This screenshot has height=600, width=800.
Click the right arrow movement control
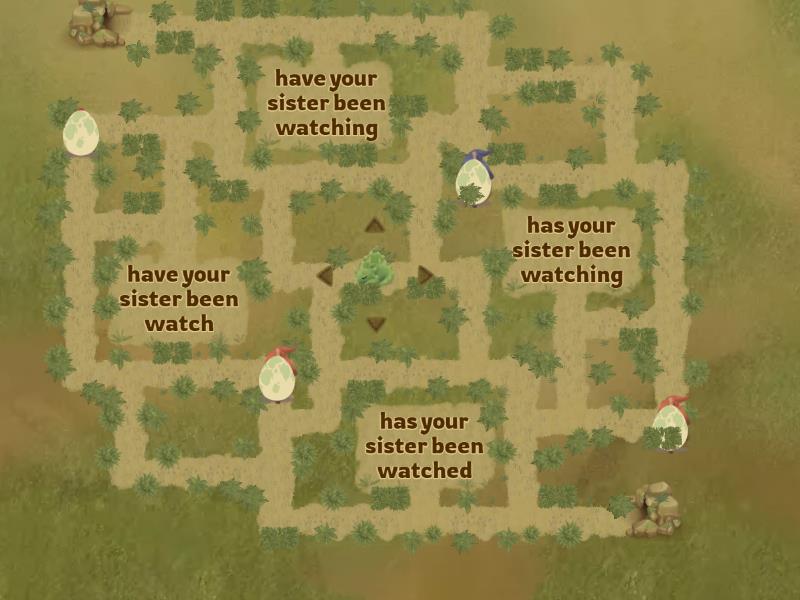[426, 275]
